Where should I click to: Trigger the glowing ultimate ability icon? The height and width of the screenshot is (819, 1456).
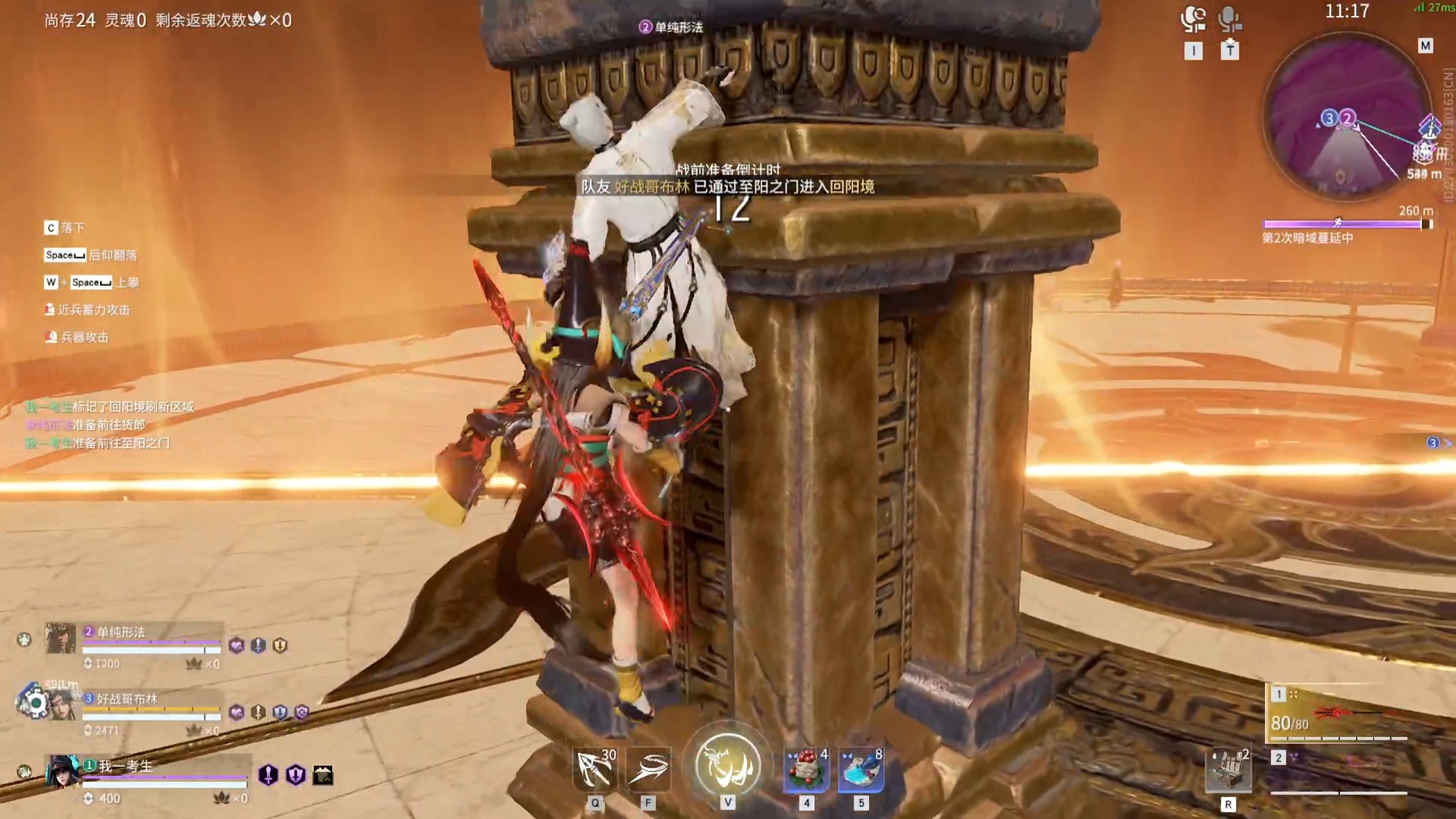pyautogui.click(x=728, y=764)
